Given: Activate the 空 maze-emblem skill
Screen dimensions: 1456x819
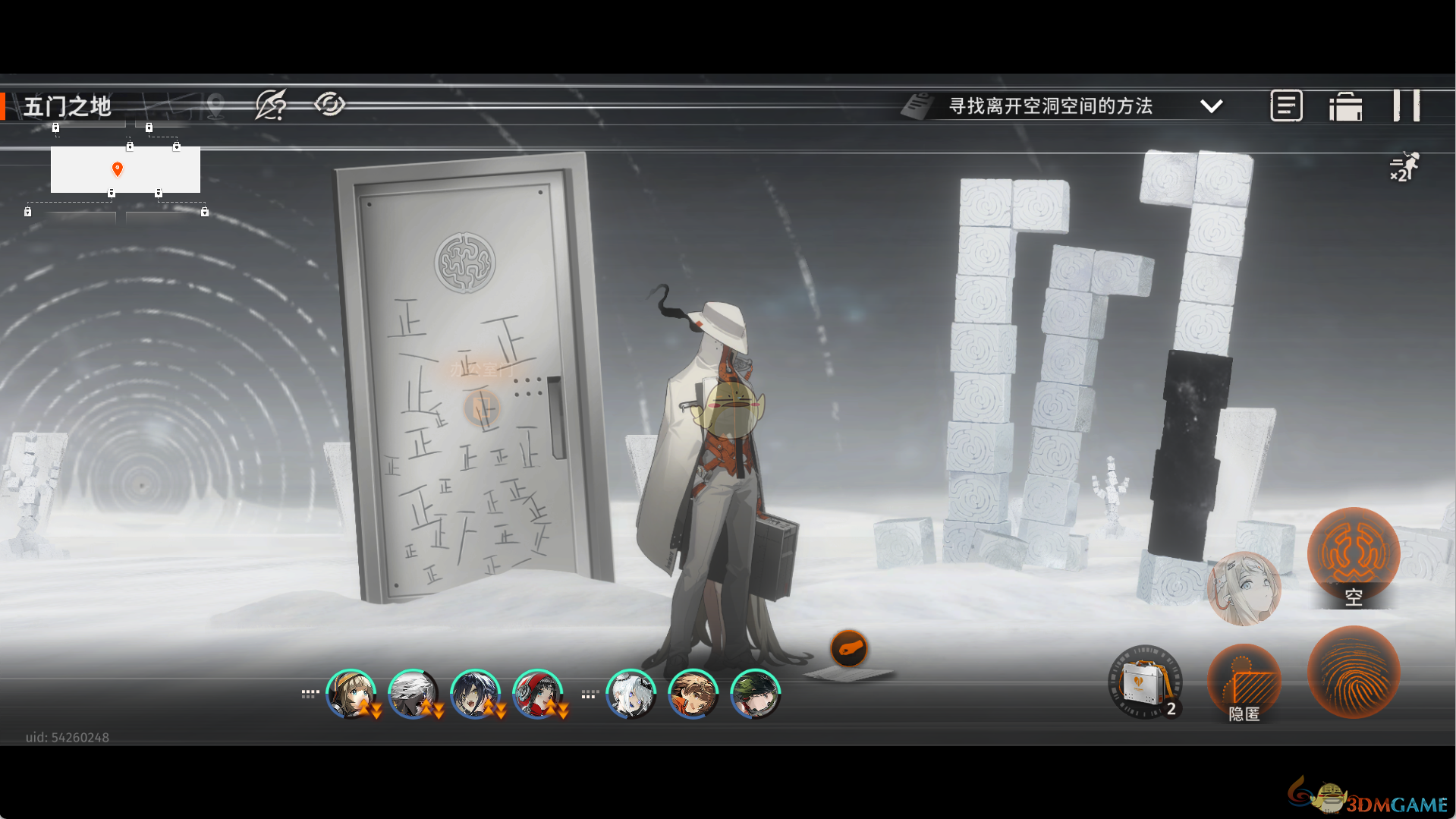Looking at the screenshot, I should 1353,556.
